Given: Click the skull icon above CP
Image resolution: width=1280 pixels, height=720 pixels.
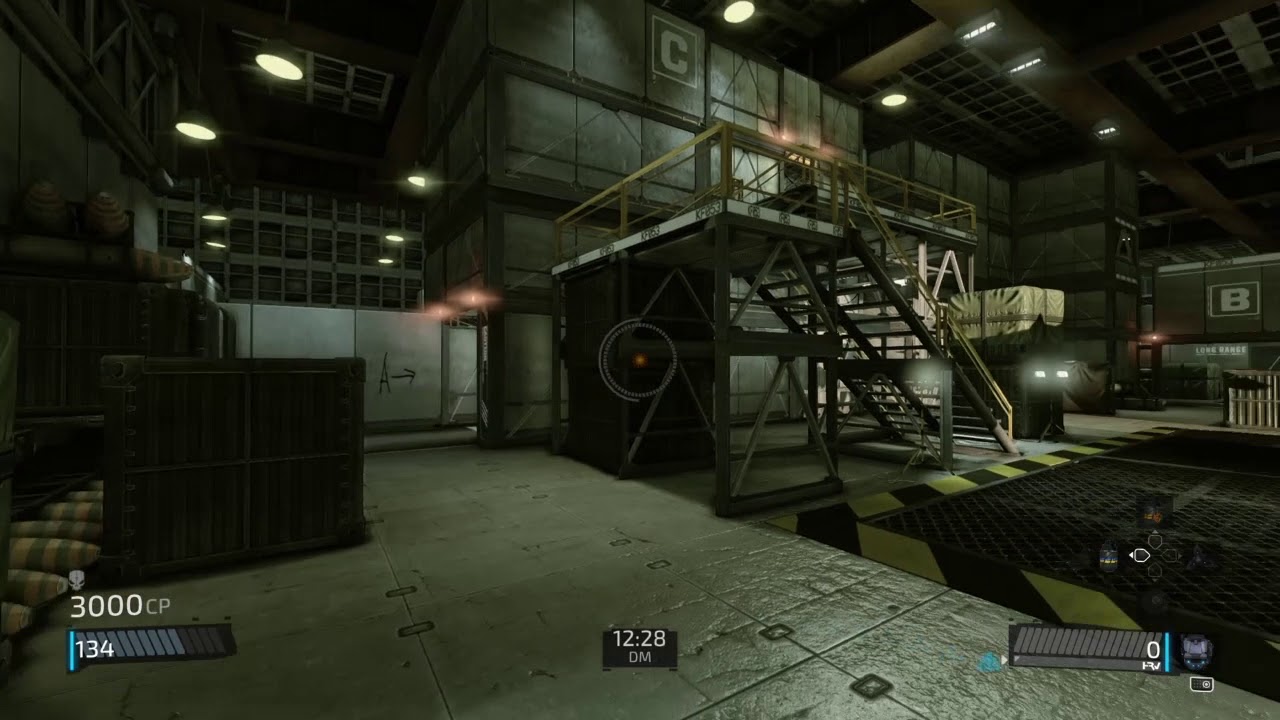Looking at the screenshot, I should point(78,578).
